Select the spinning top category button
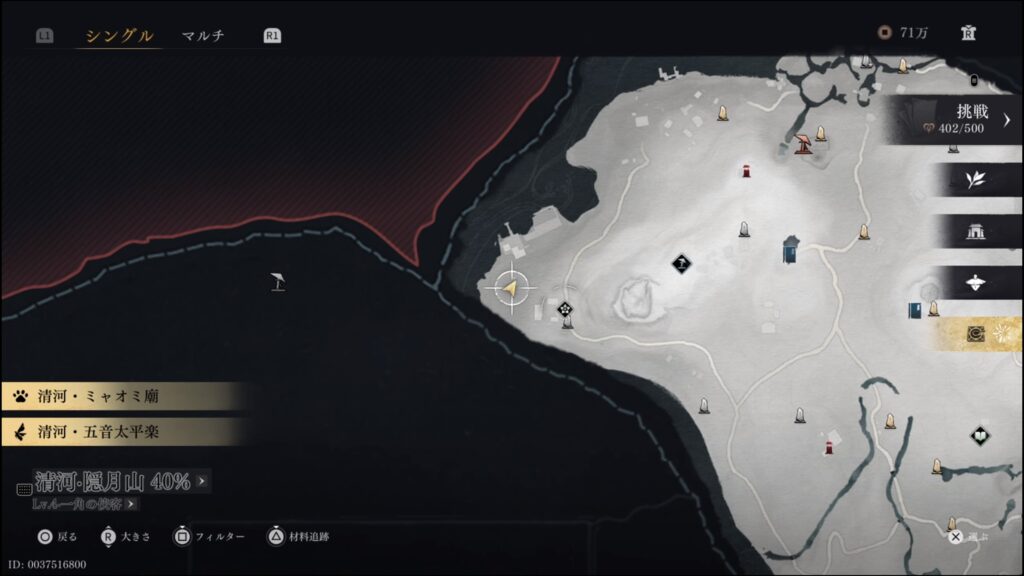The height and width of the screenshot is (576, 1024). (x=975, y=283)
